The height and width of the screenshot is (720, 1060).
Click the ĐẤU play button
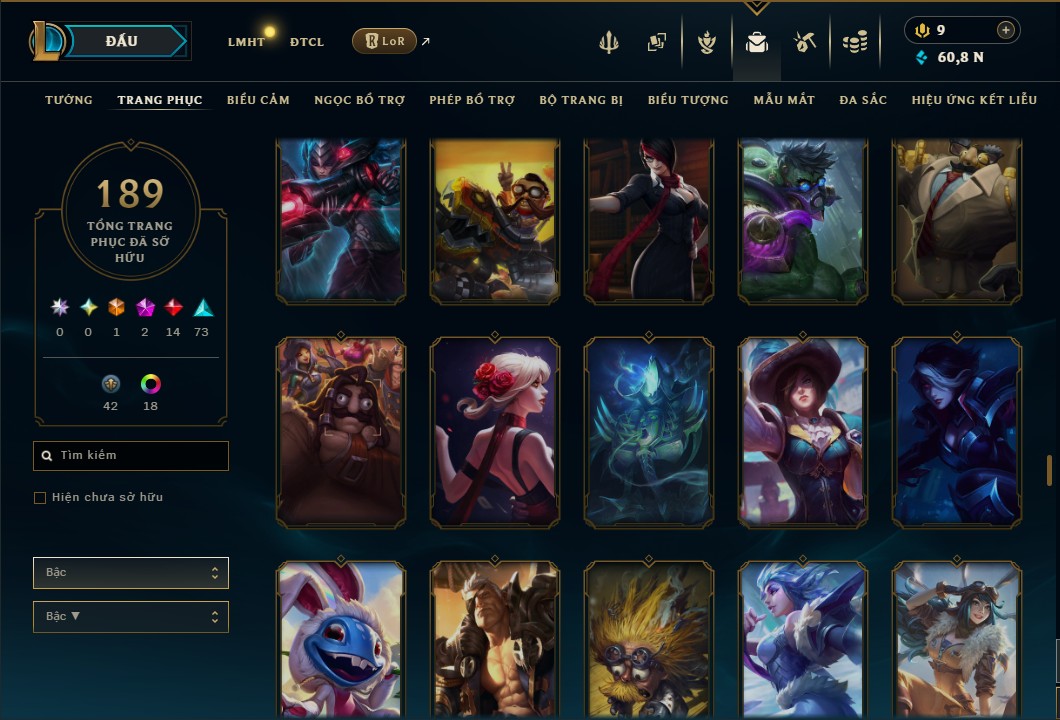pyautogui.click(x=122, y=41)
